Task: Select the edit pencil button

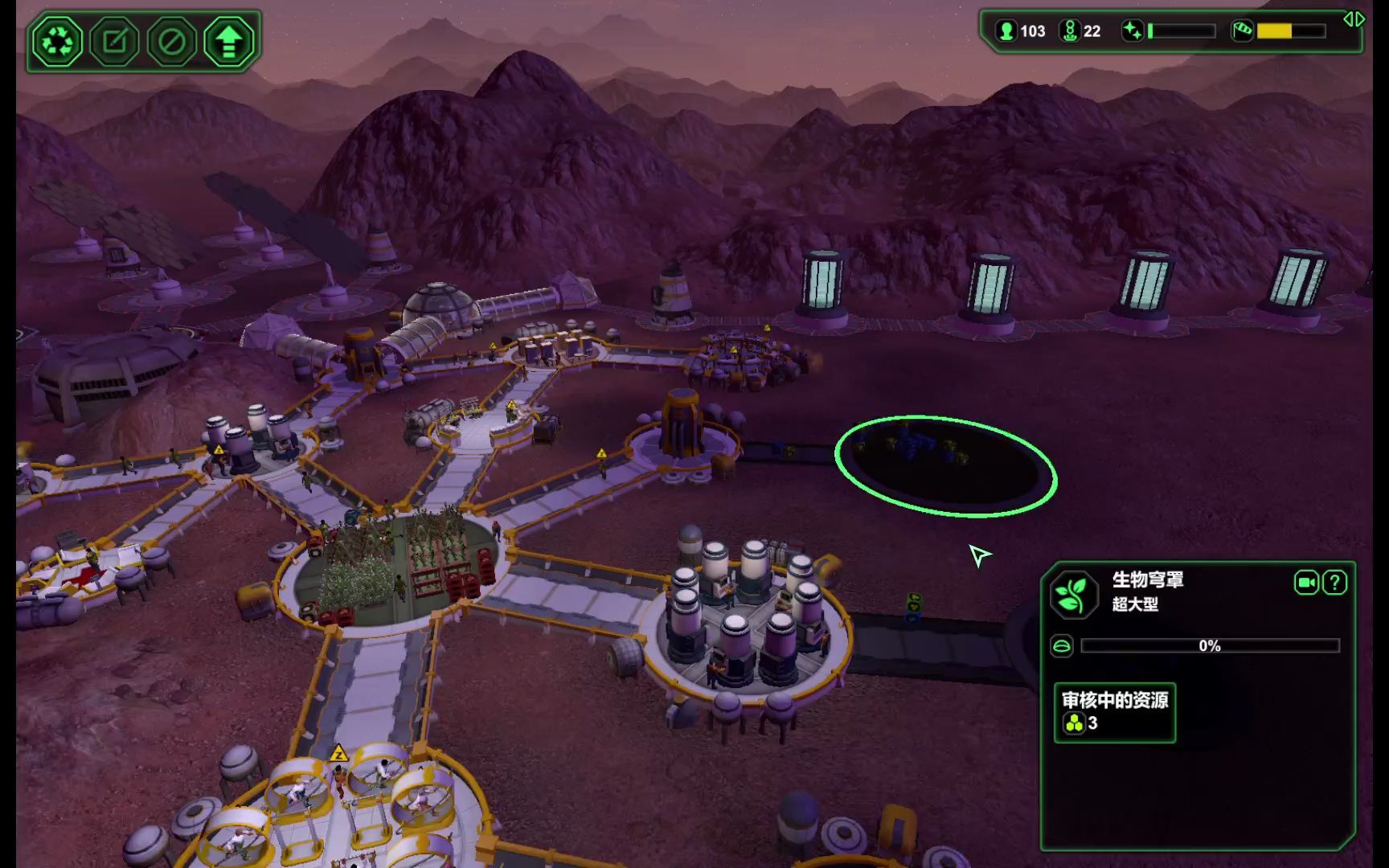Action: coord(114,41)
